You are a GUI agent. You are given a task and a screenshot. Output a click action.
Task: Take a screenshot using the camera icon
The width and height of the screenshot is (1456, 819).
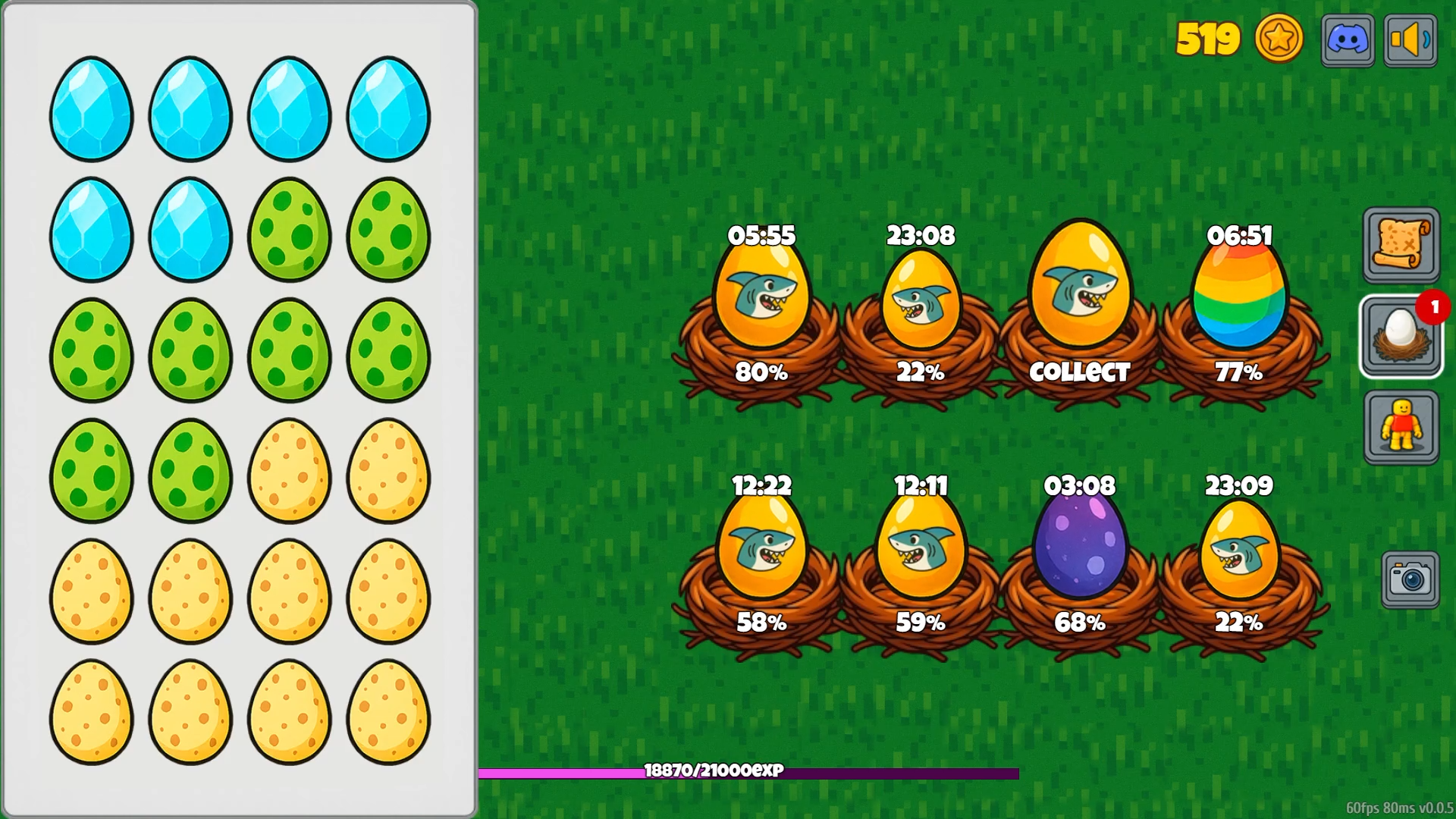tap(1410, 577)
